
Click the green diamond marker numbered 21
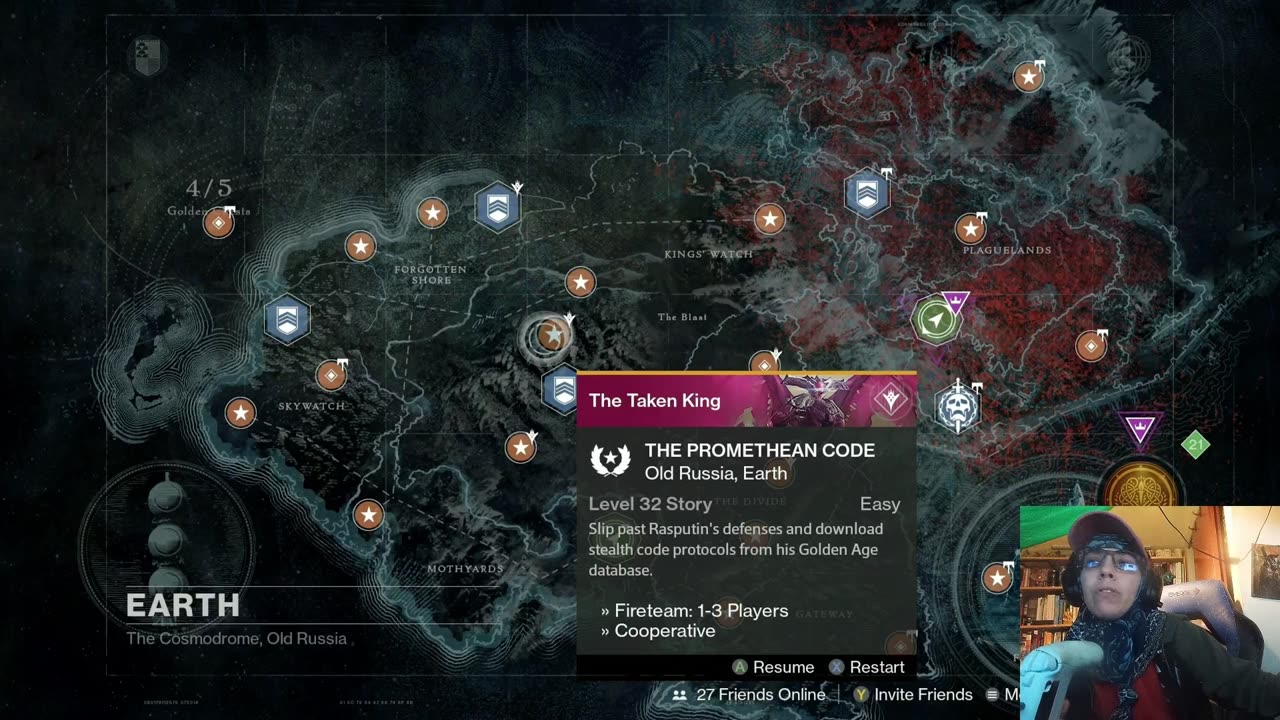click(x=1195, y=444)
